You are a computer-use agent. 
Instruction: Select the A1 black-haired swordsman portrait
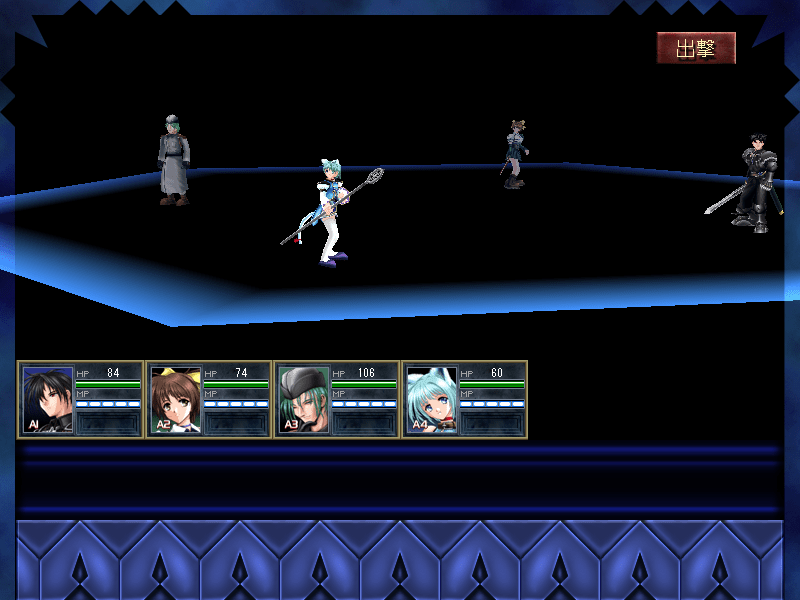click(x=48, y=399)
